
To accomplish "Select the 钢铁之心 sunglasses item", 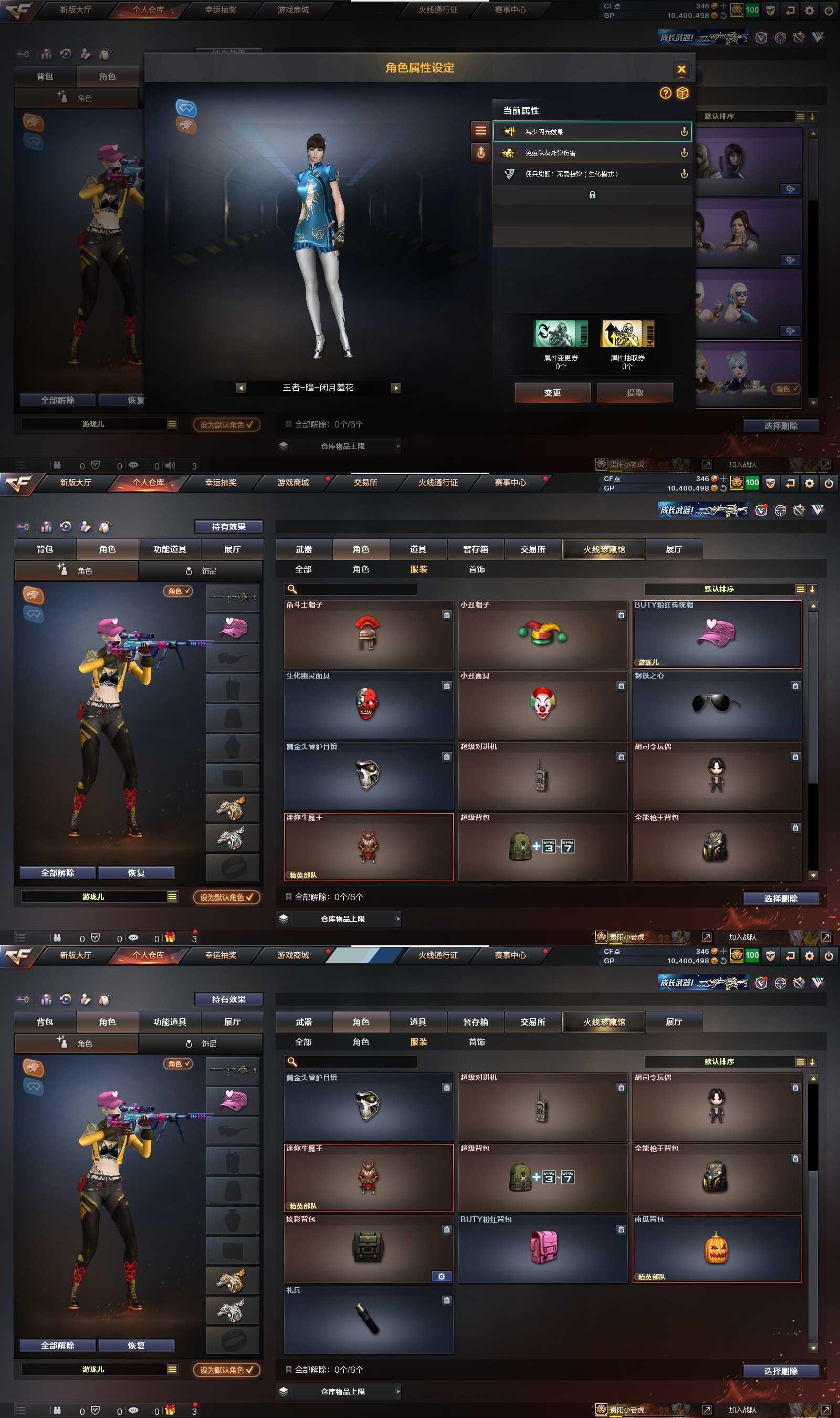I will coord(717,705).
